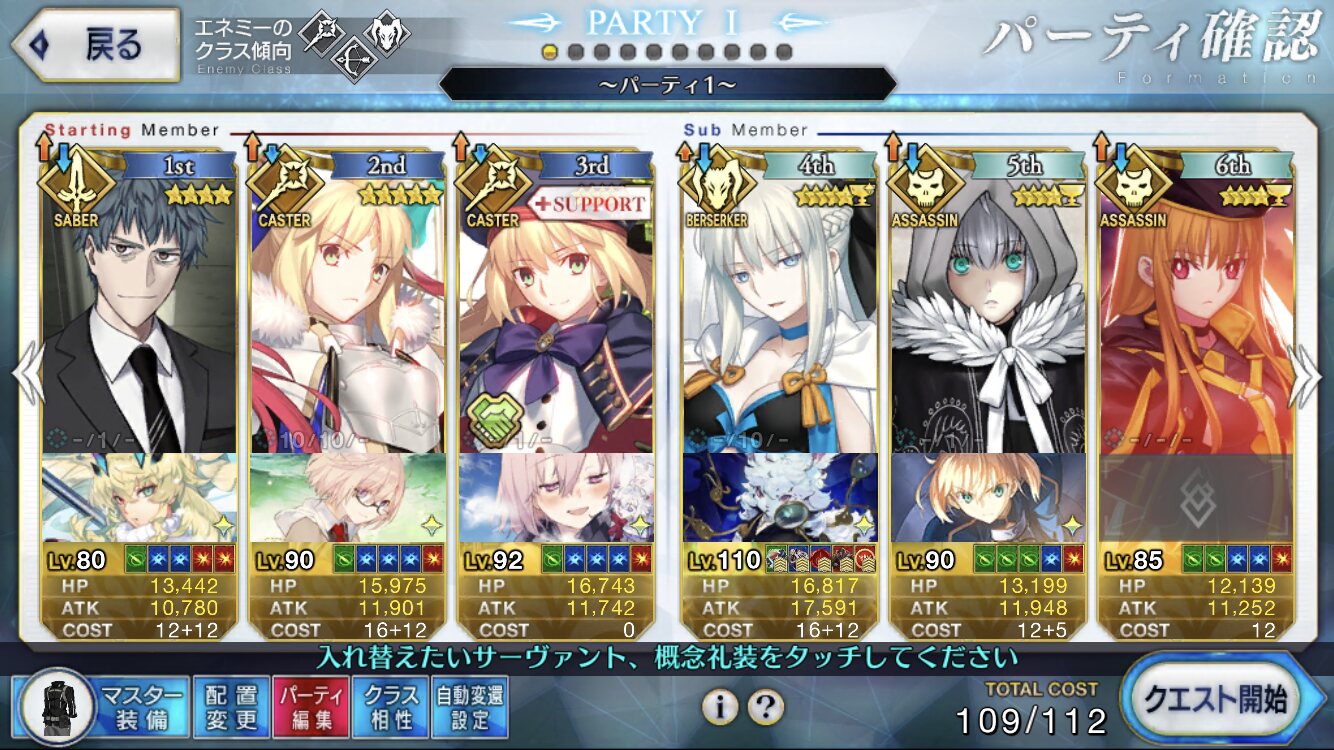The width and height of the screenshot is (1334, 750).
Task: Show クラス相性 class affinity chart
Action: point(391,707)
